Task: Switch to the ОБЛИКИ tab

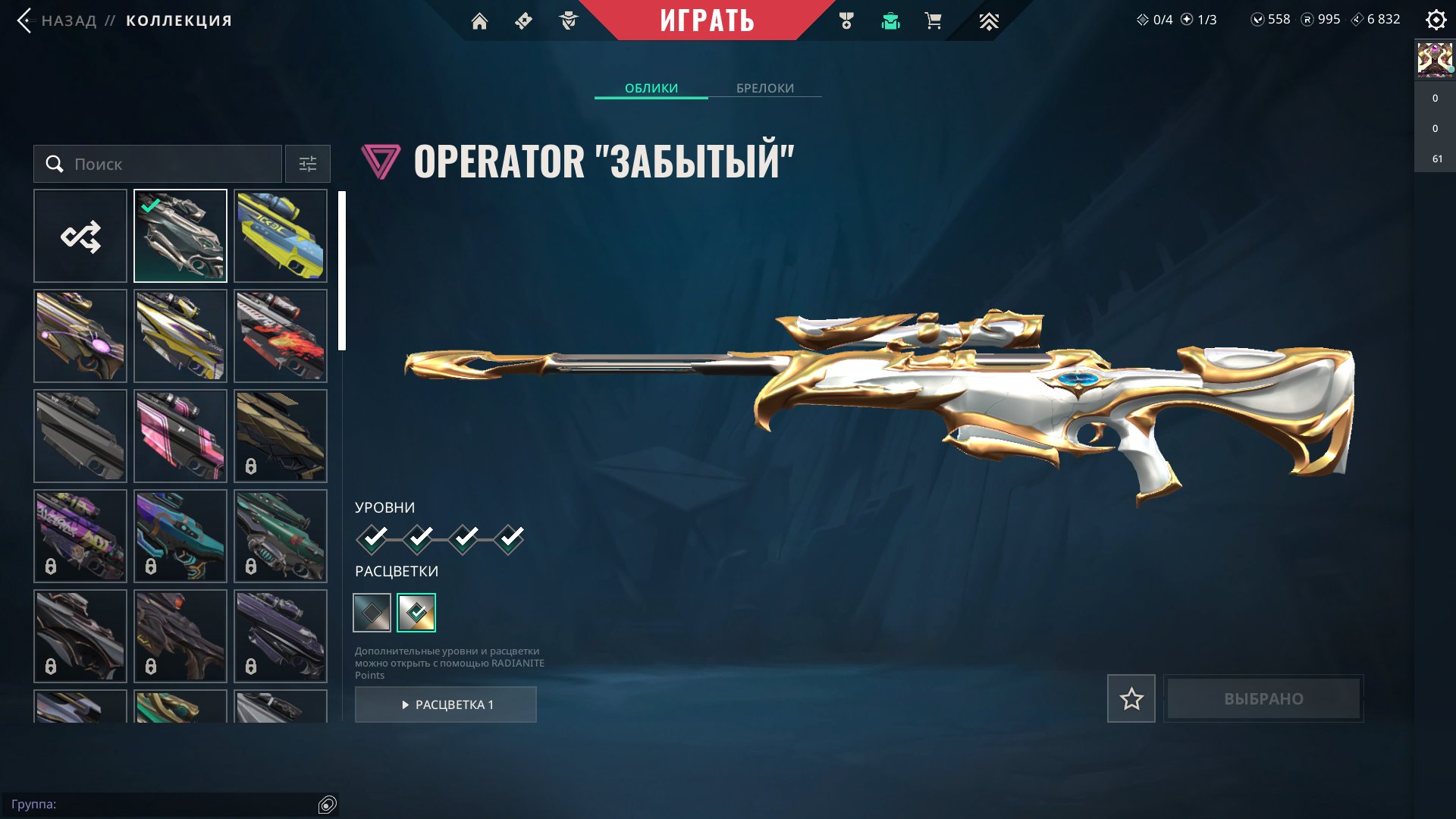Action: 651,88
